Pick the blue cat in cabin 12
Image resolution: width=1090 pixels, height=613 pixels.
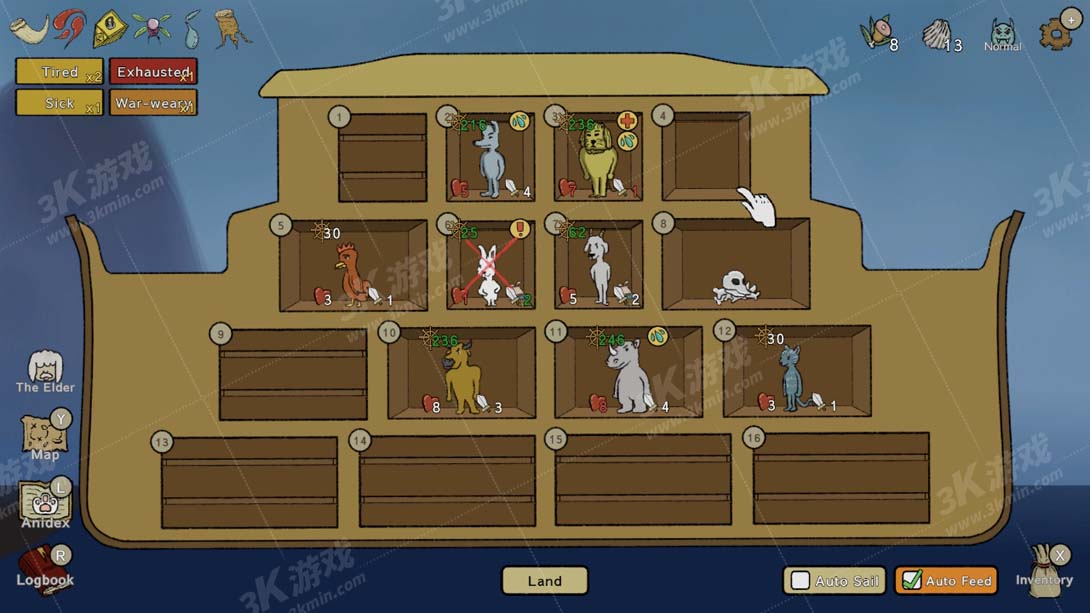coord(793,376)
